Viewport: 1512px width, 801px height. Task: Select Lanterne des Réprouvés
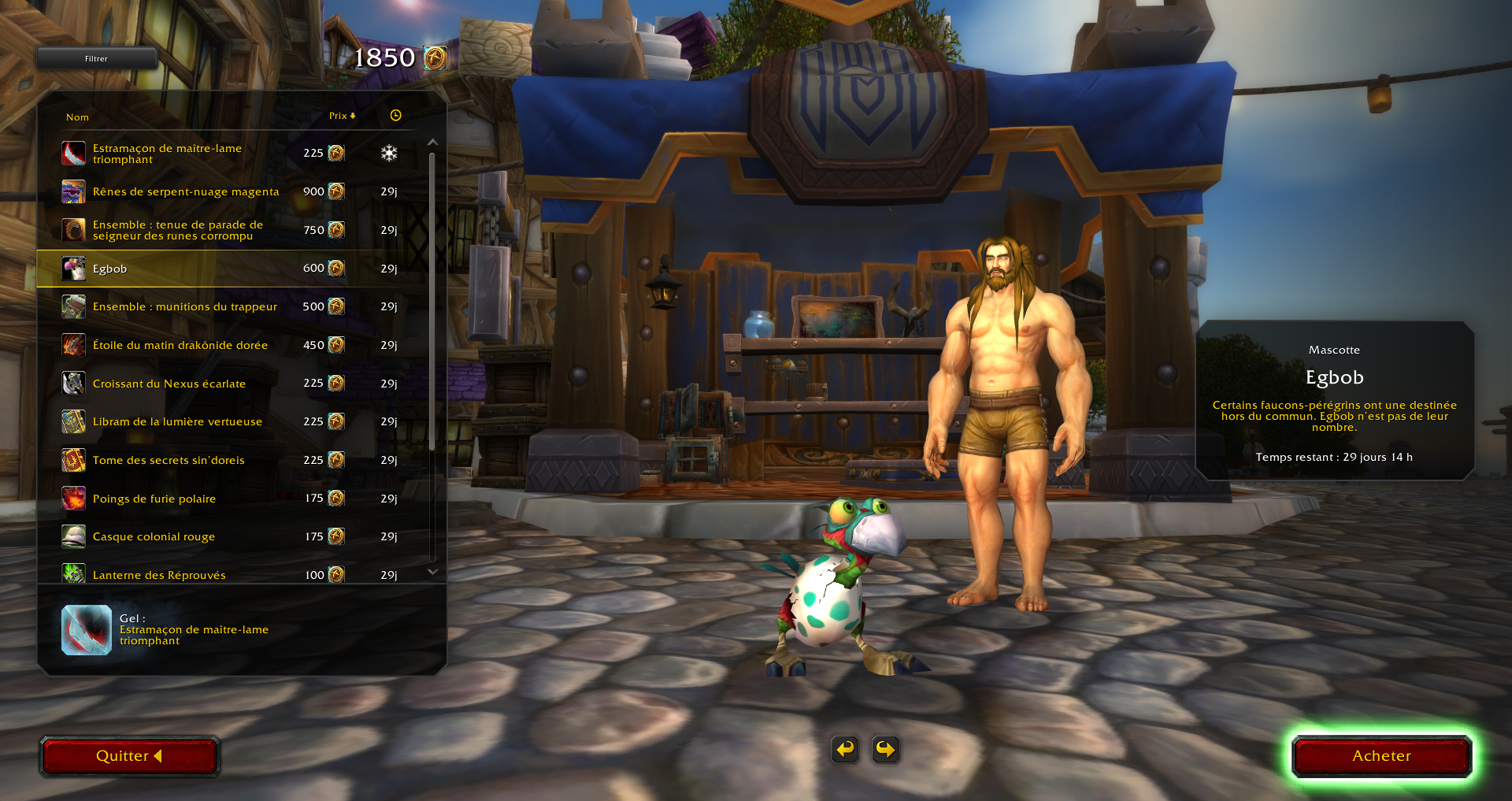tap(159, 575)
